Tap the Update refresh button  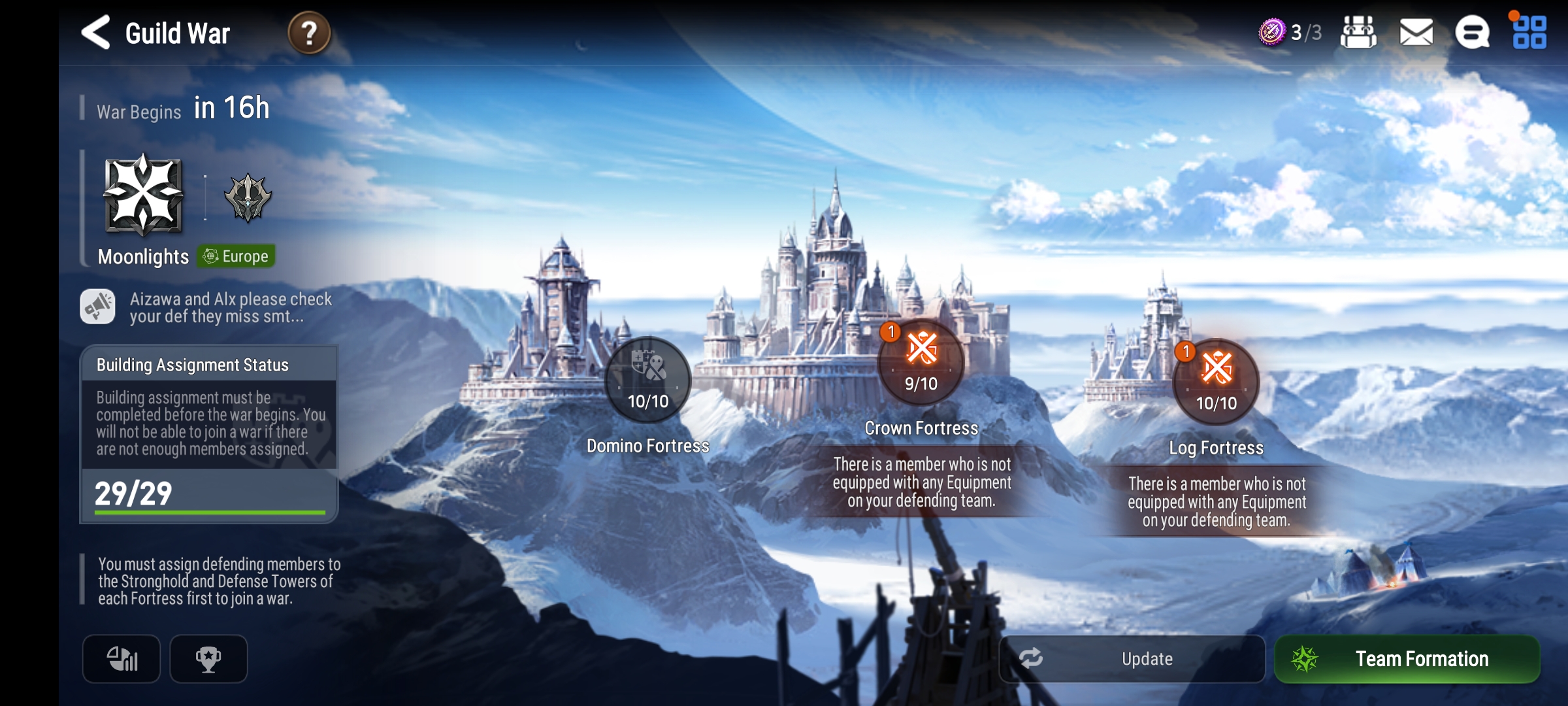pyautogui.click(x=1132, y=659)
